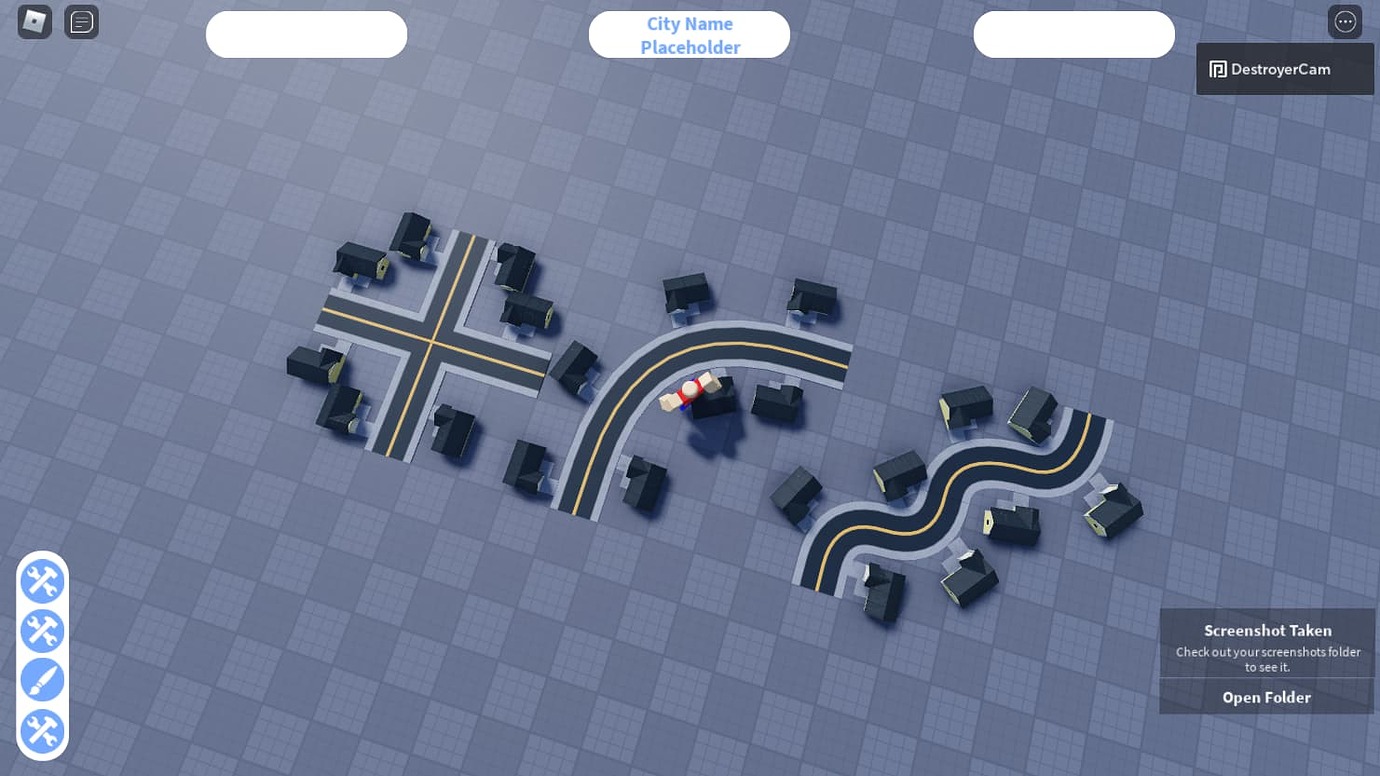Select the bottom build tool in sidebar
Viewport: 1380px width, 776px height.
point(42,731)
